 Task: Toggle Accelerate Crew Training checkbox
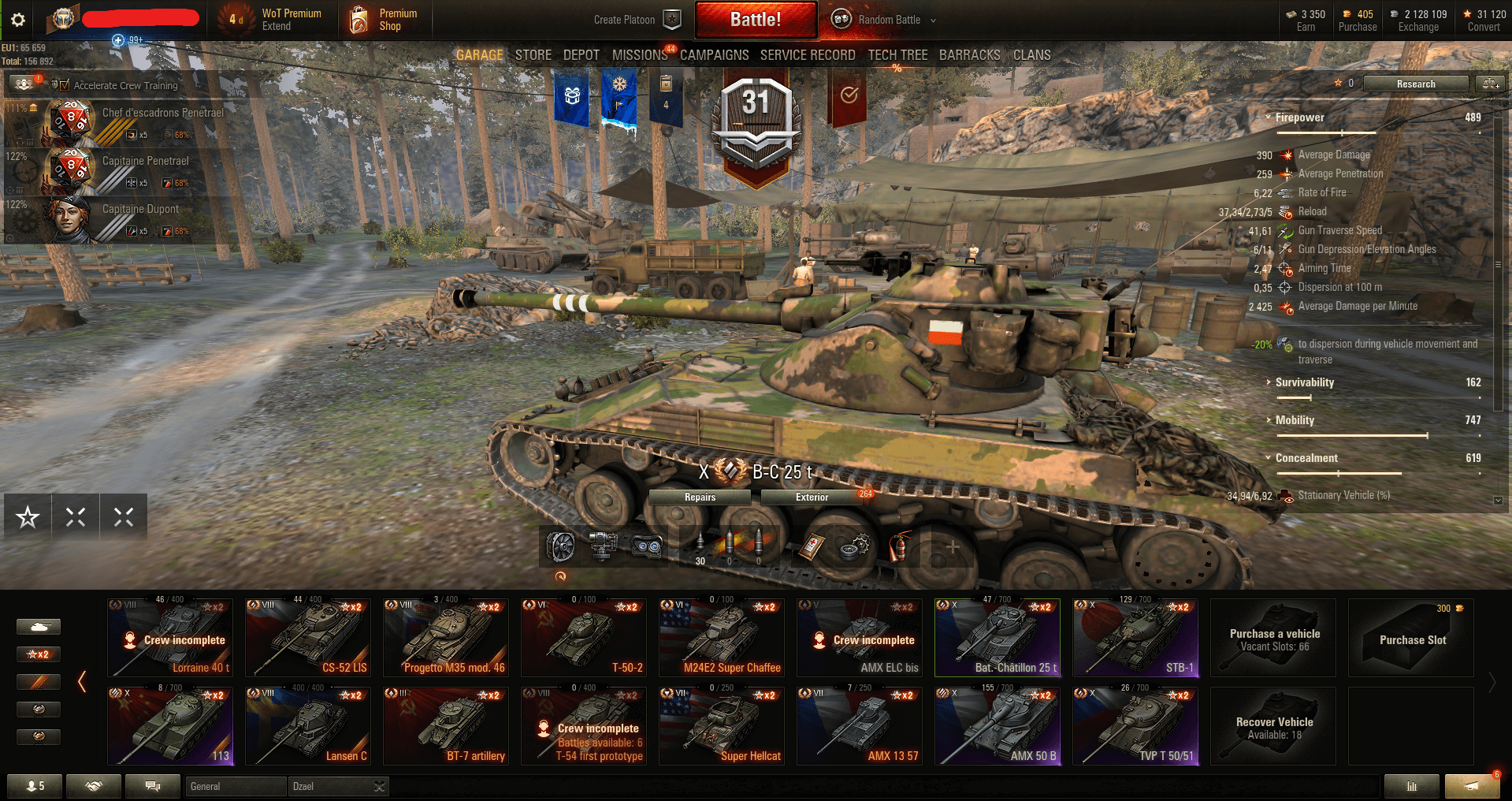coord(65,85)
